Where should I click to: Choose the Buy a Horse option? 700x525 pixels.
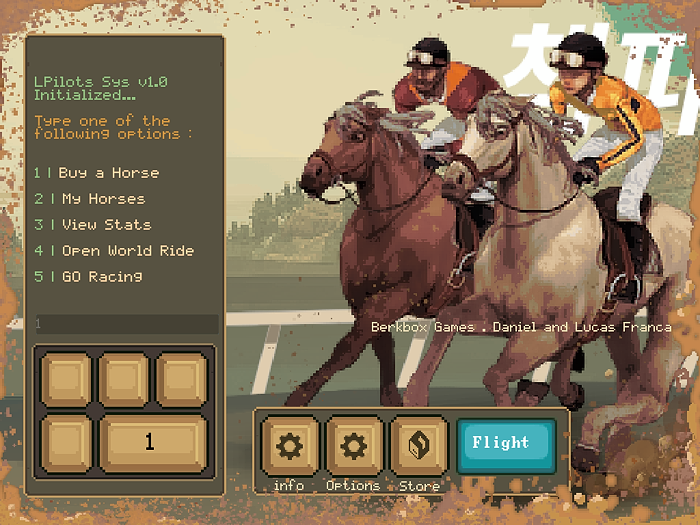[x=97, y=173]
